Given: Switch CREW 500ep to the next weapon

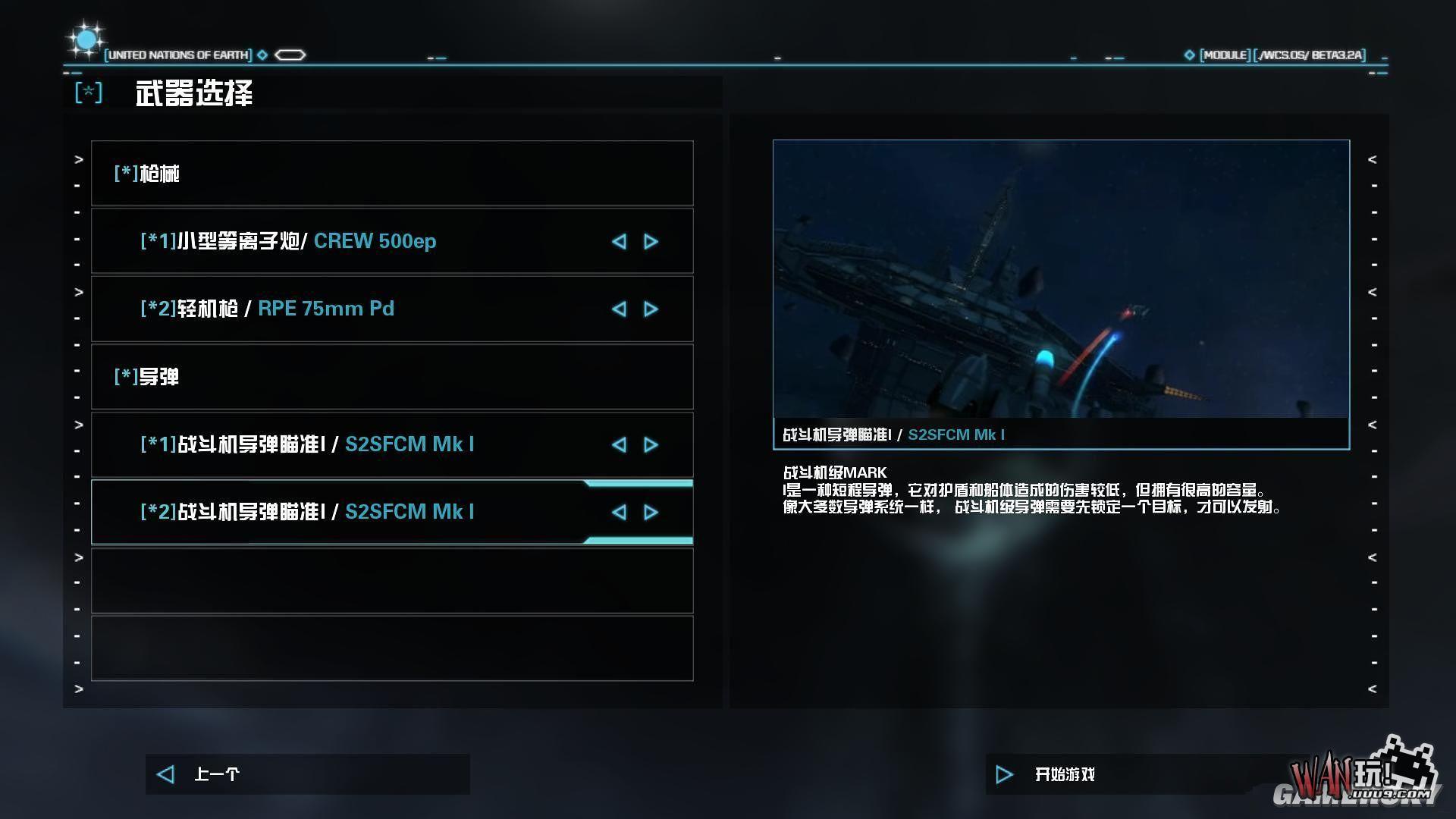Looking at the screenshot, I should click(x=651, y=241).
